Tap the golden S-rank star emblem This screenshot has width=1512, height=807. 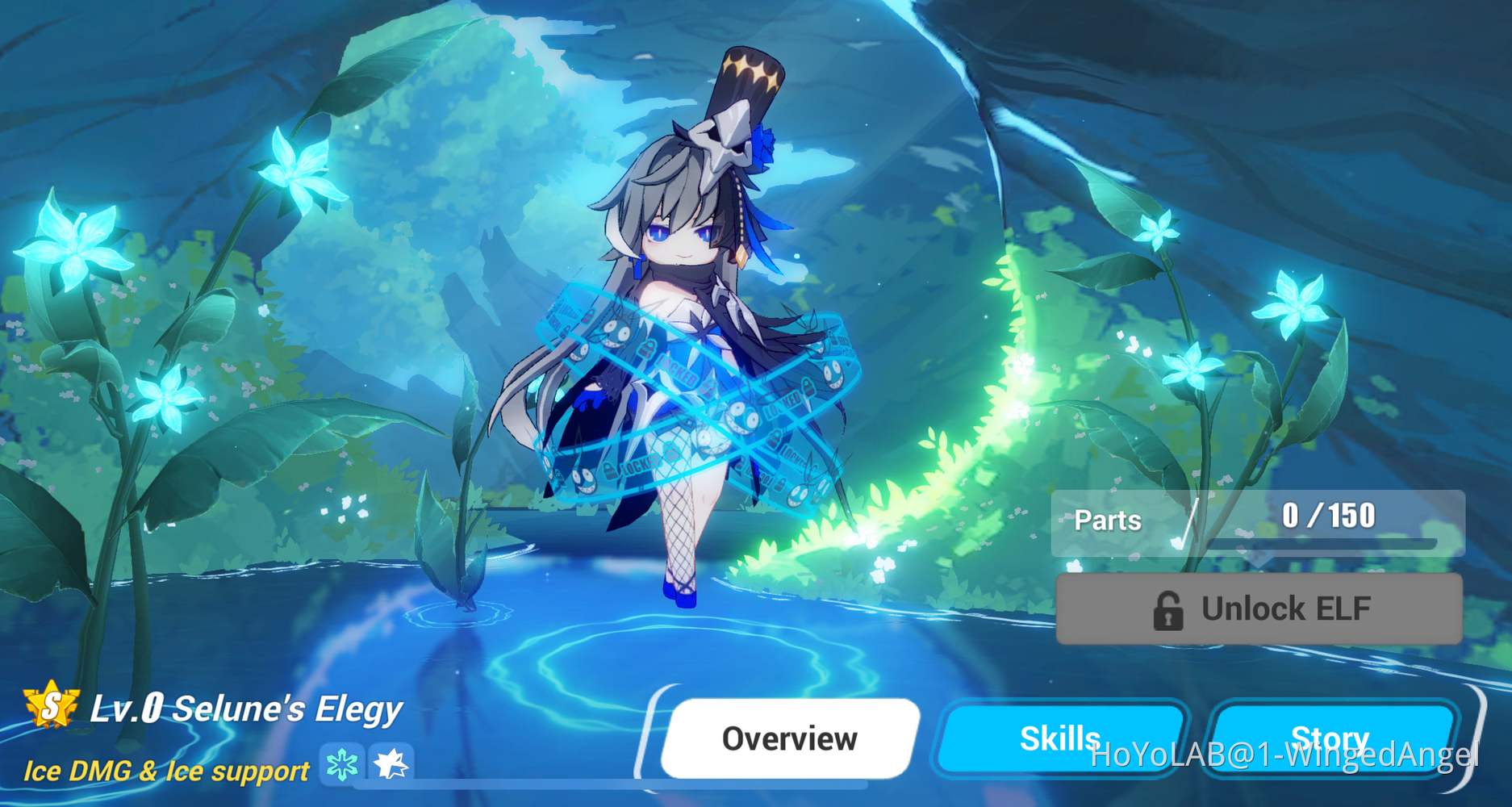point(50,707)
